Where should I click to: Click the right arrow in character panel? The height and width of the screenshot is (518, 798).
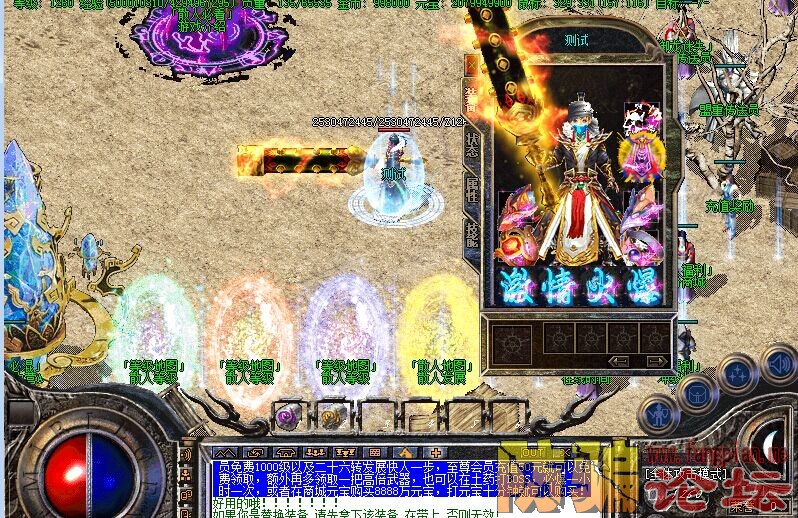pos(653,360)
